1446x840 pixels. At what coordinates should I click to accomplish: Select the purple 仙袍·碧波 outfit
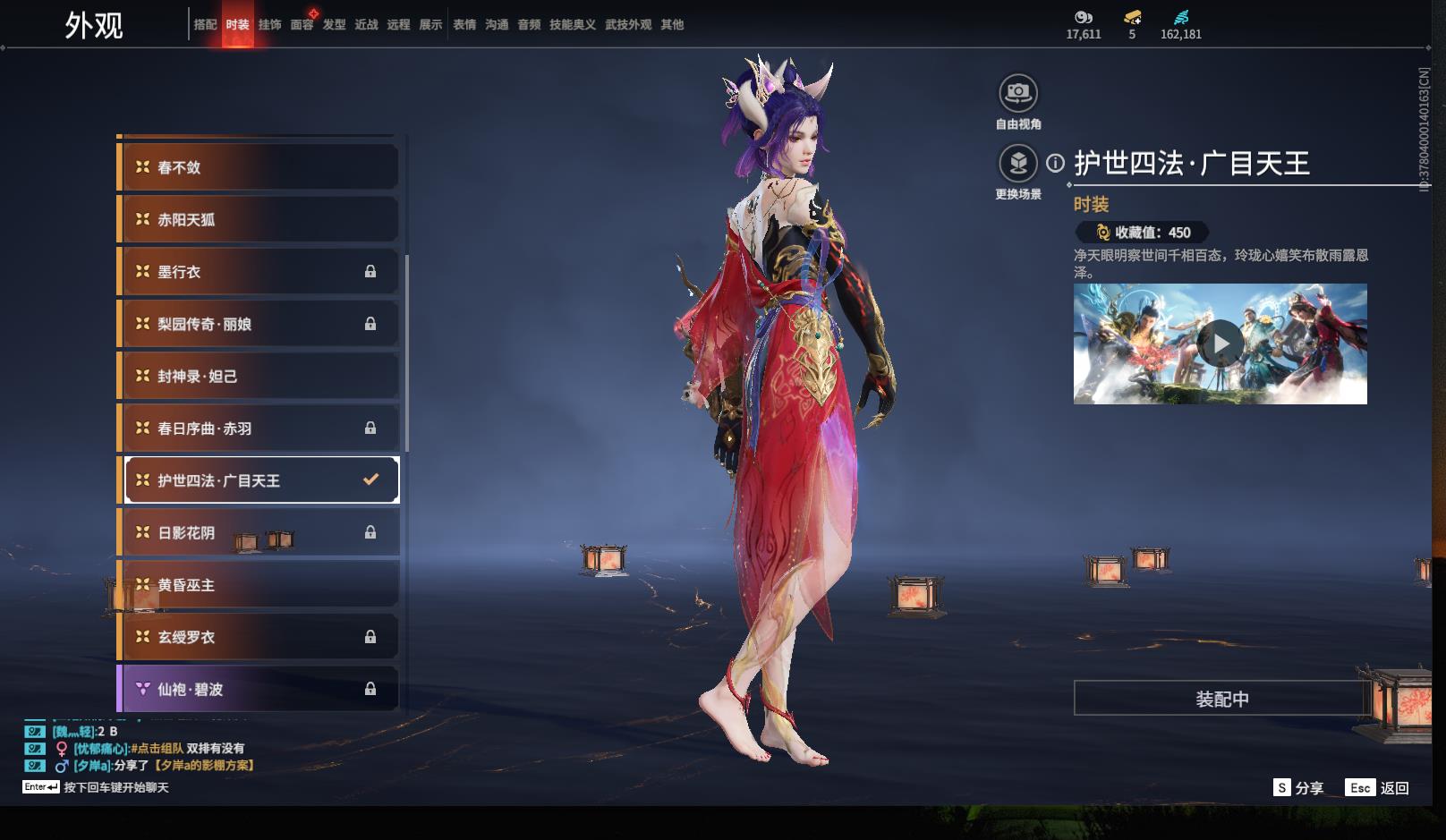coord(259,689)
